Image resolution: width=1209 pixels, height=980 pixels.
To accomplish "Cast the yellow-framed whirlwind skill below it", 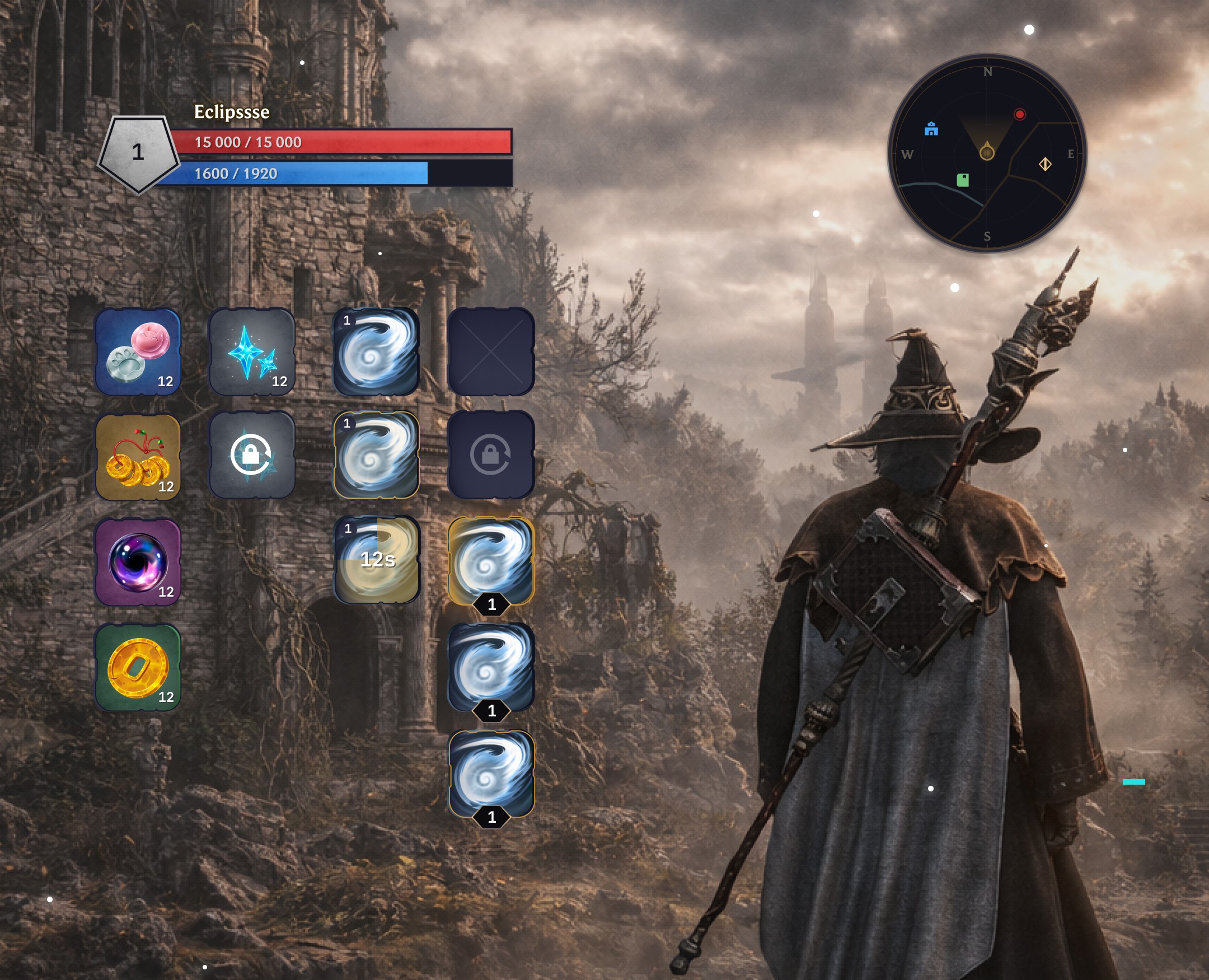I will (x=377, y=457).
